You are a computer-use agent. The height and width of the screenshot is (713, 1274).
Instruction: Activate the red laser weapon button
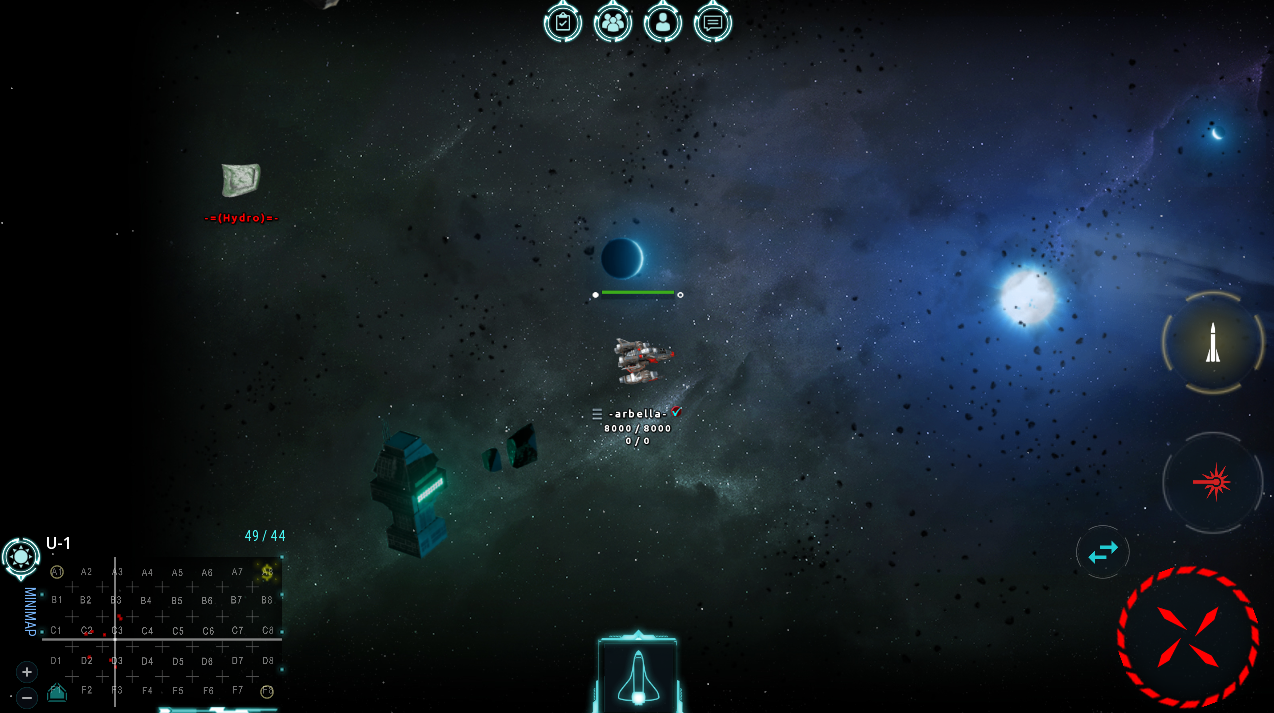[1213, 483]
